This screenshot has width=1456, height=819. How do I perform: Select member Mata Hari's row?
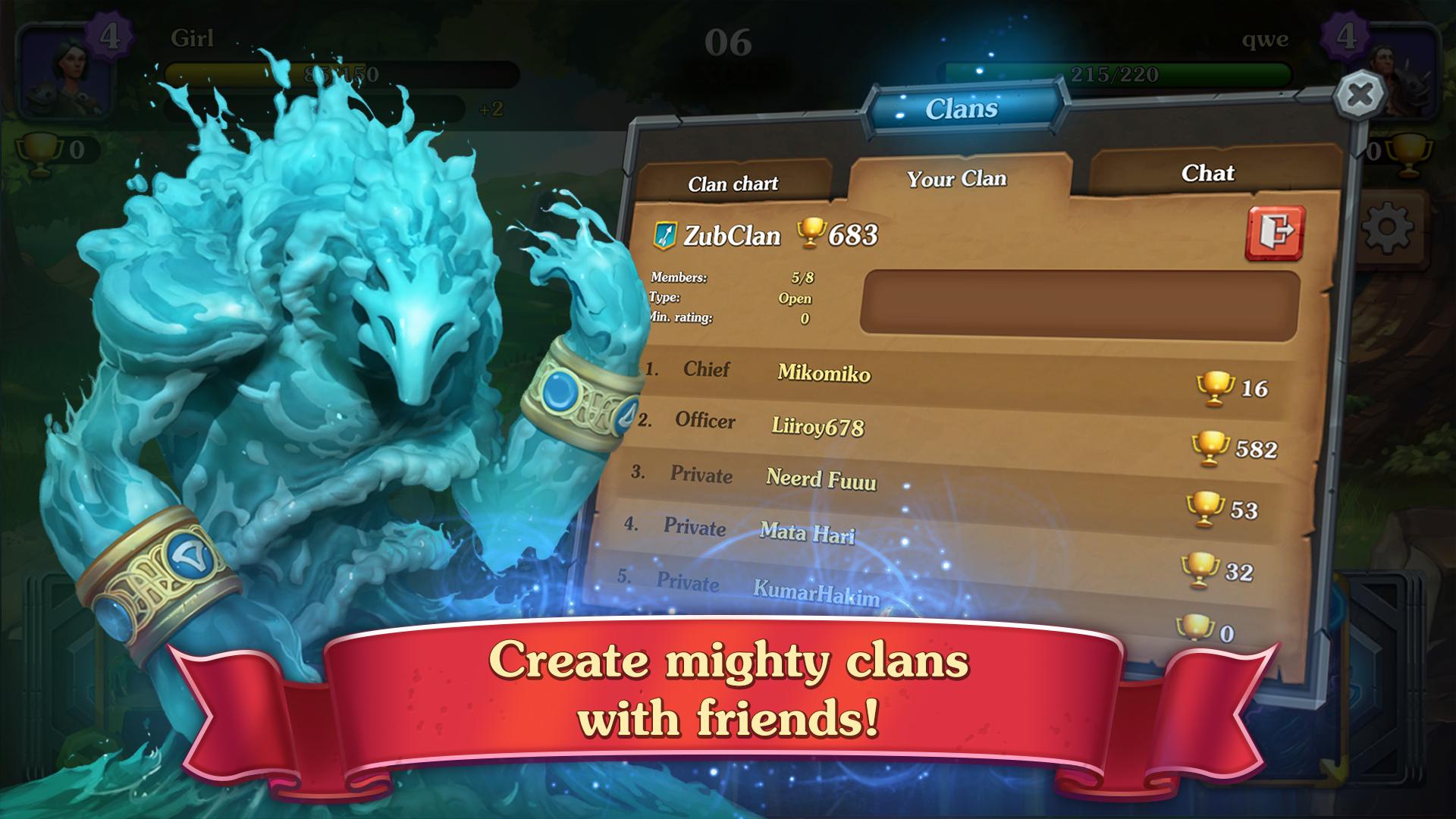(807, 535)
